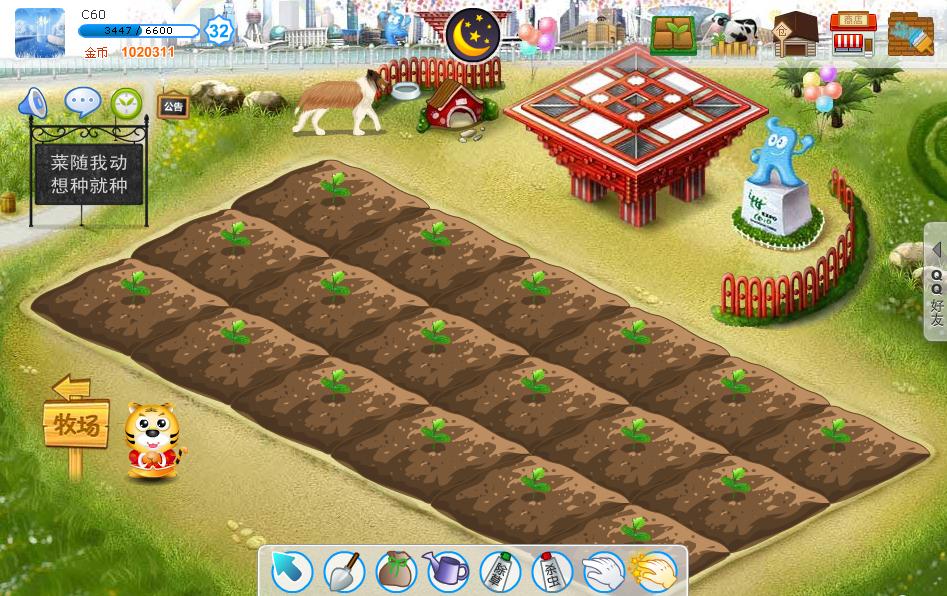Go to the 牧场 ranch signpost
The image size is (947, 596).
[x=75, y=424]
